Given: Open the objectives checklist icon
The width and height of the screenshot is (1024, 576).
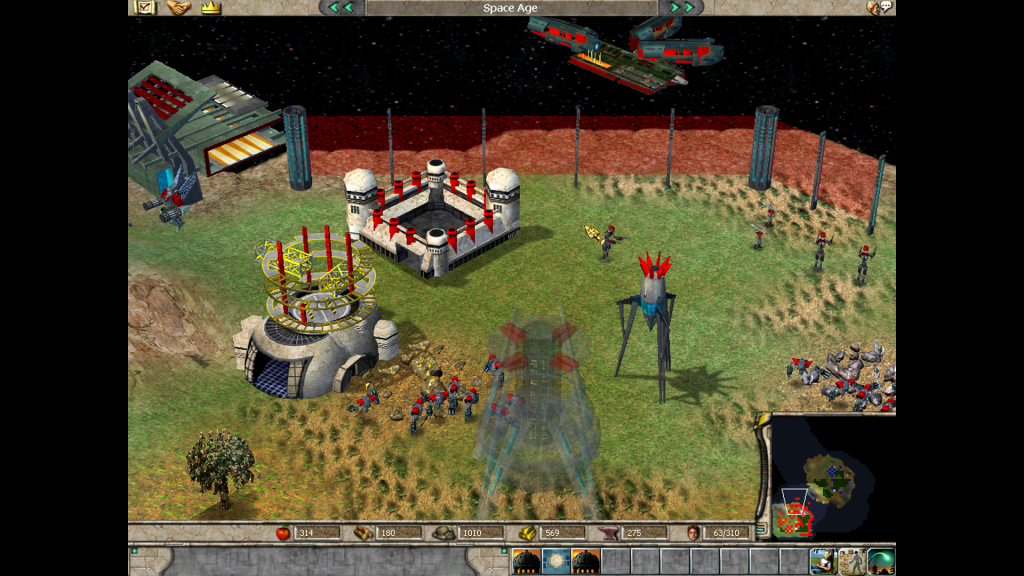Looking at the screenshot, I should tap(144, 7).
